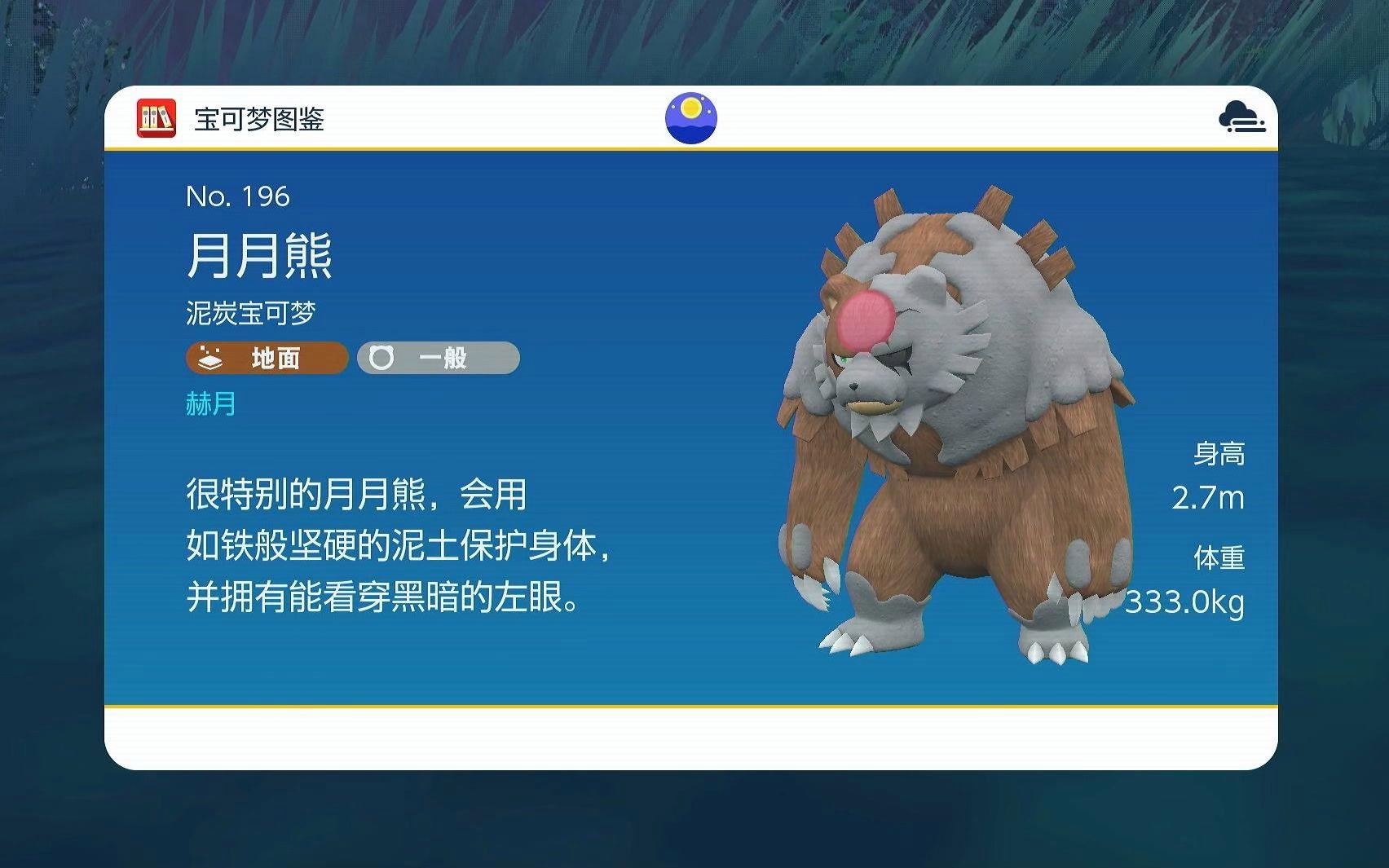Toggle the 地面 type badge
The width and height of the screenshot is (1389, 868).
pos(265,359)
